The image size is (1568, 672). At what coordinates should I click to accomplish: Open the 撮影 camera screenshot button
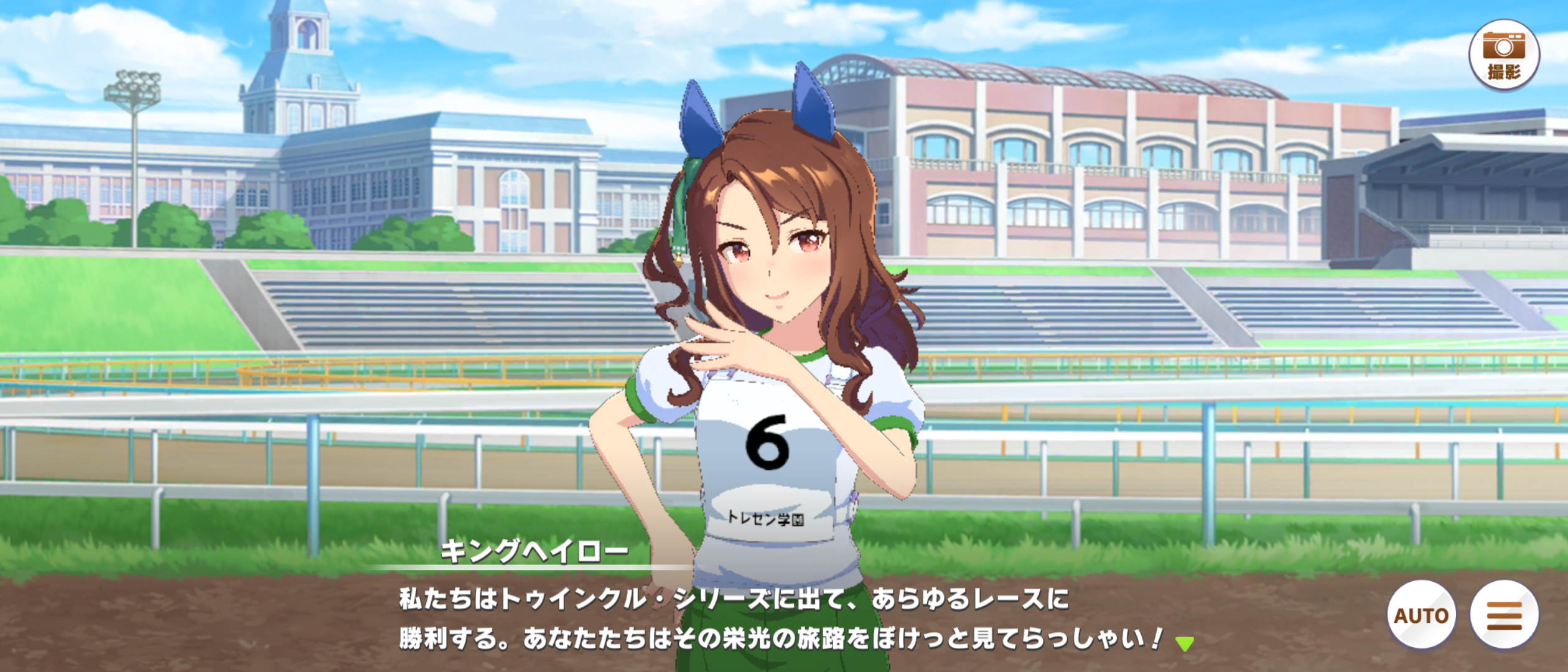(1504, 55)
